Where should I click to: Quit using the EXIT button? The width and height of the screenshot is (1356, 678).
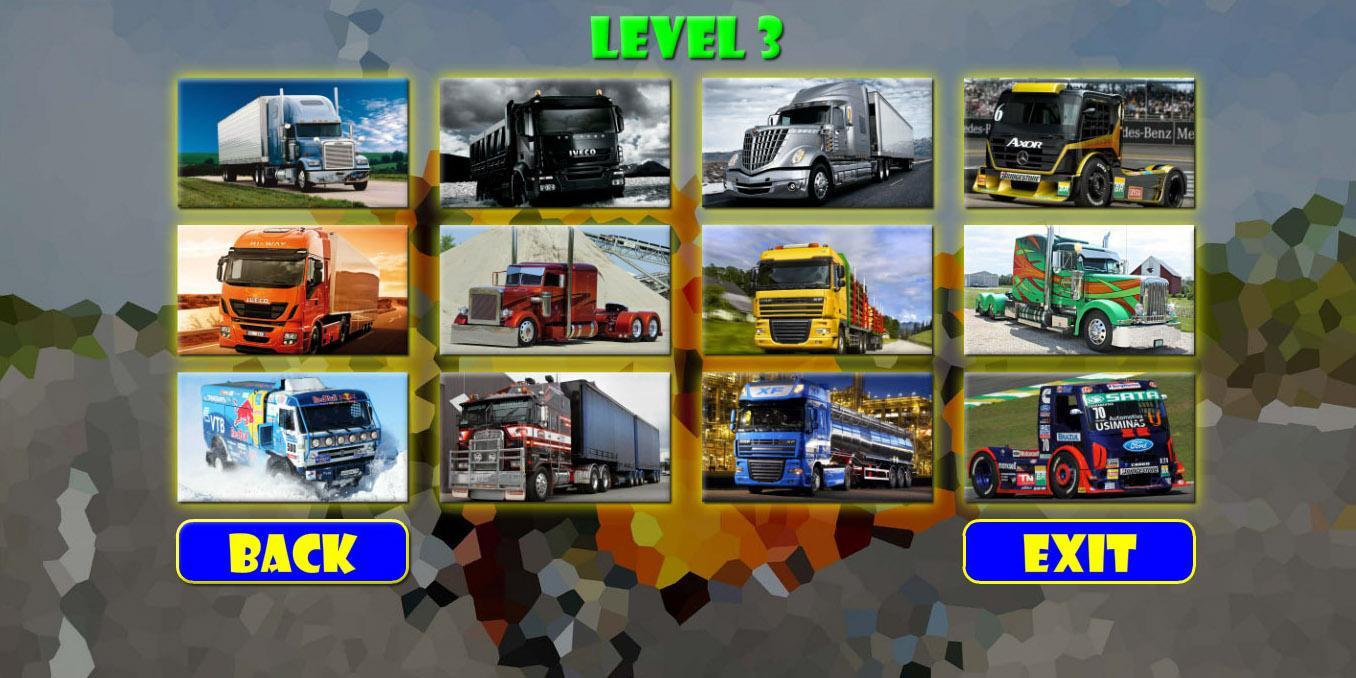point(1078,551)
